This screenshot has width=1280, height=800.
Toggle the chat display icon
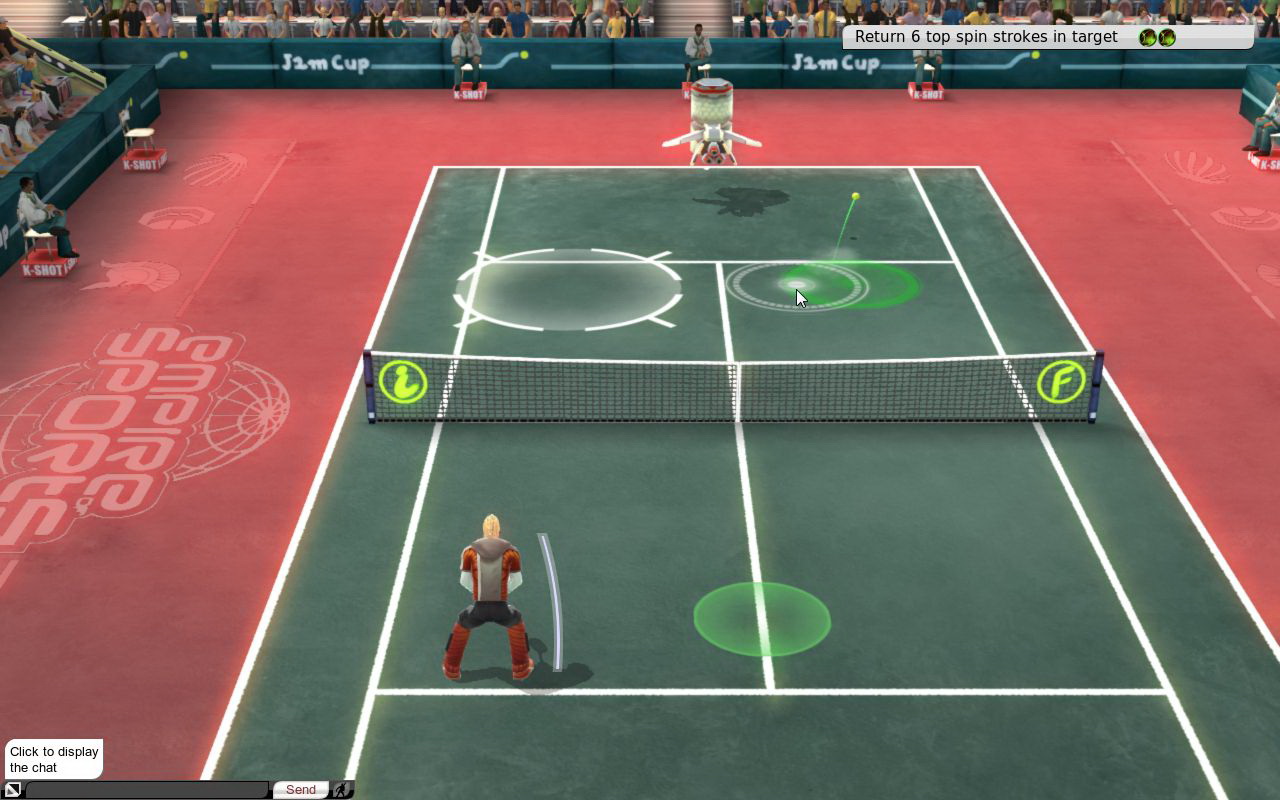13,790
